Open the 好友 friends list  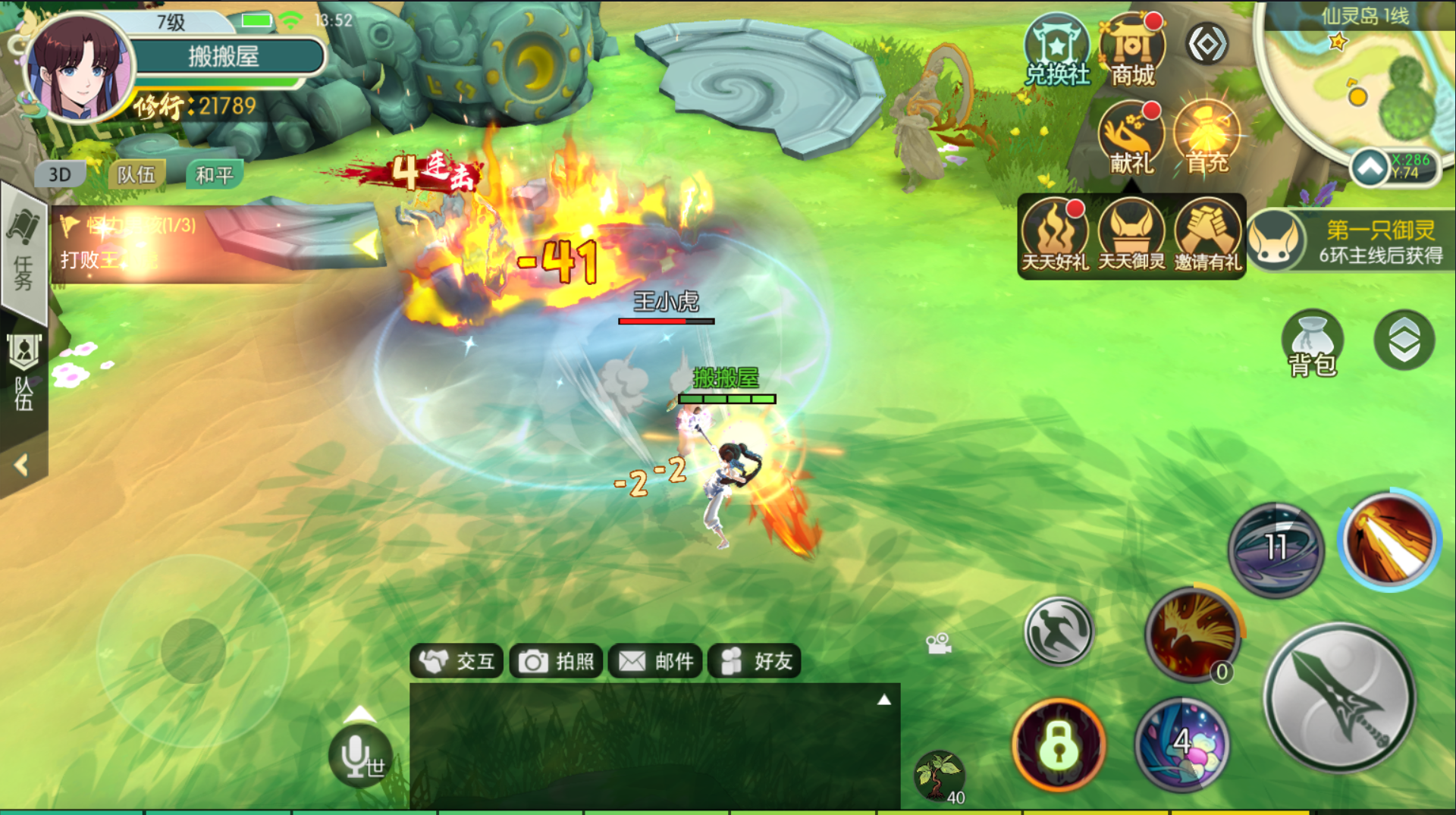(755, 662)
